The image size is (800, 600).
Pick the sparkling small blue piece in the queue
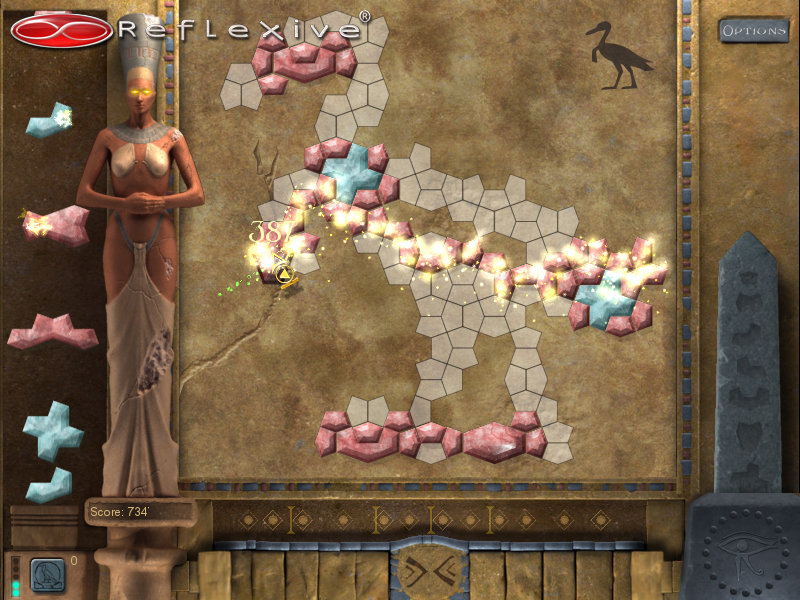pos(47,121)
